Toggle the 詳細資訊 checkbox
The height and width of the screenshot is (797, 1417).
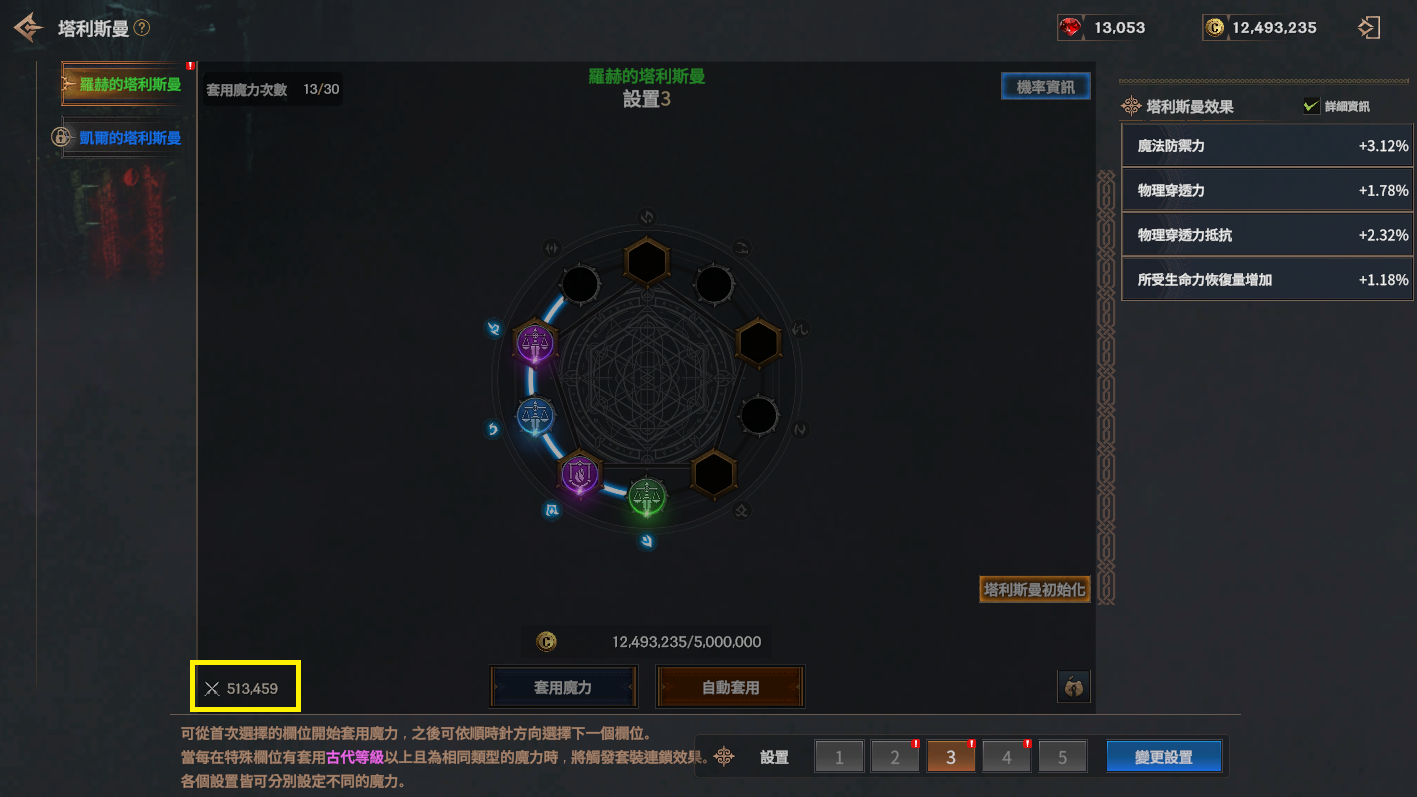click(1311, 106)
